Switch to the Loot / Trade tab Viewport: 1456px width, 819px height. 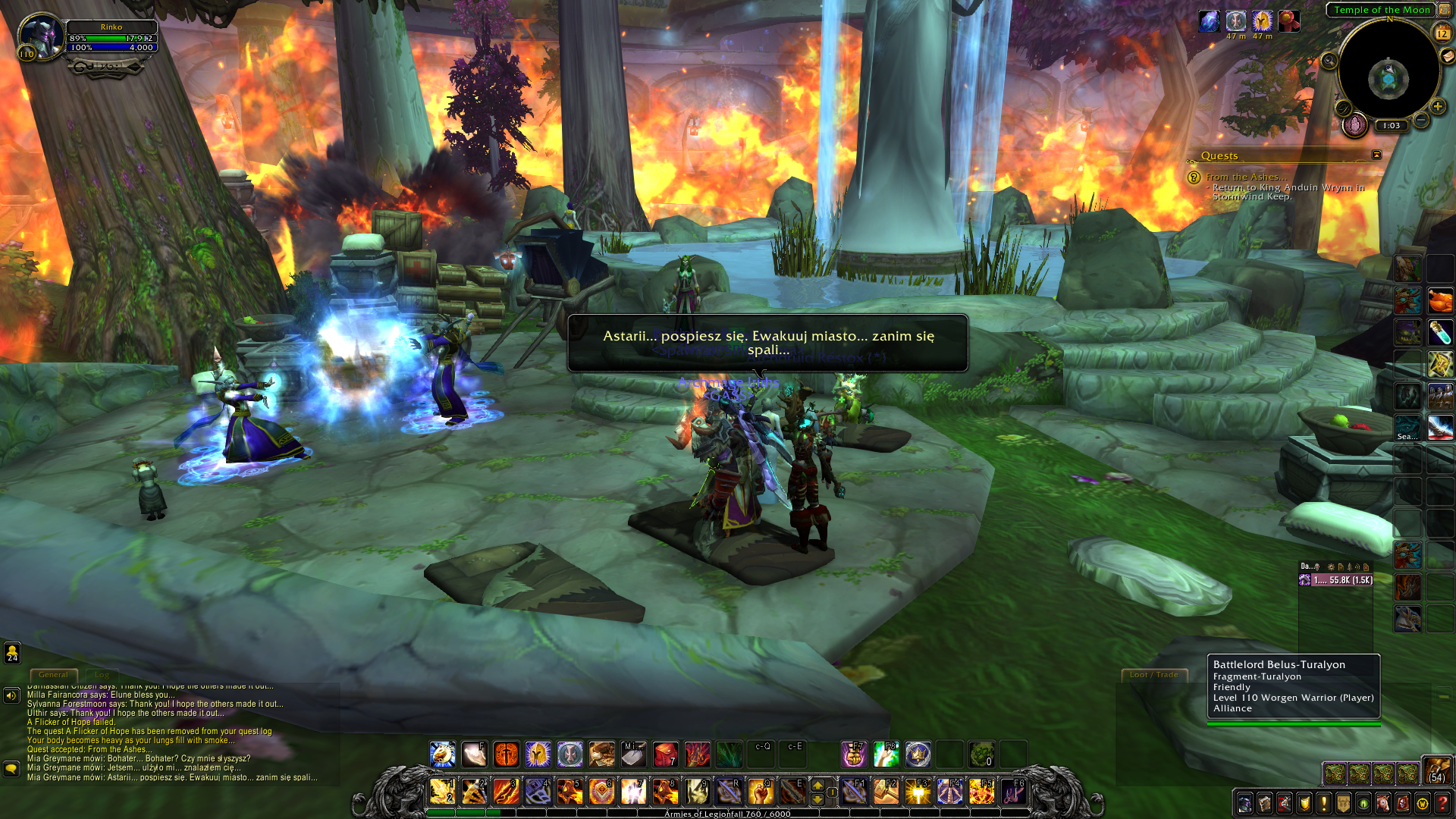1153,674
